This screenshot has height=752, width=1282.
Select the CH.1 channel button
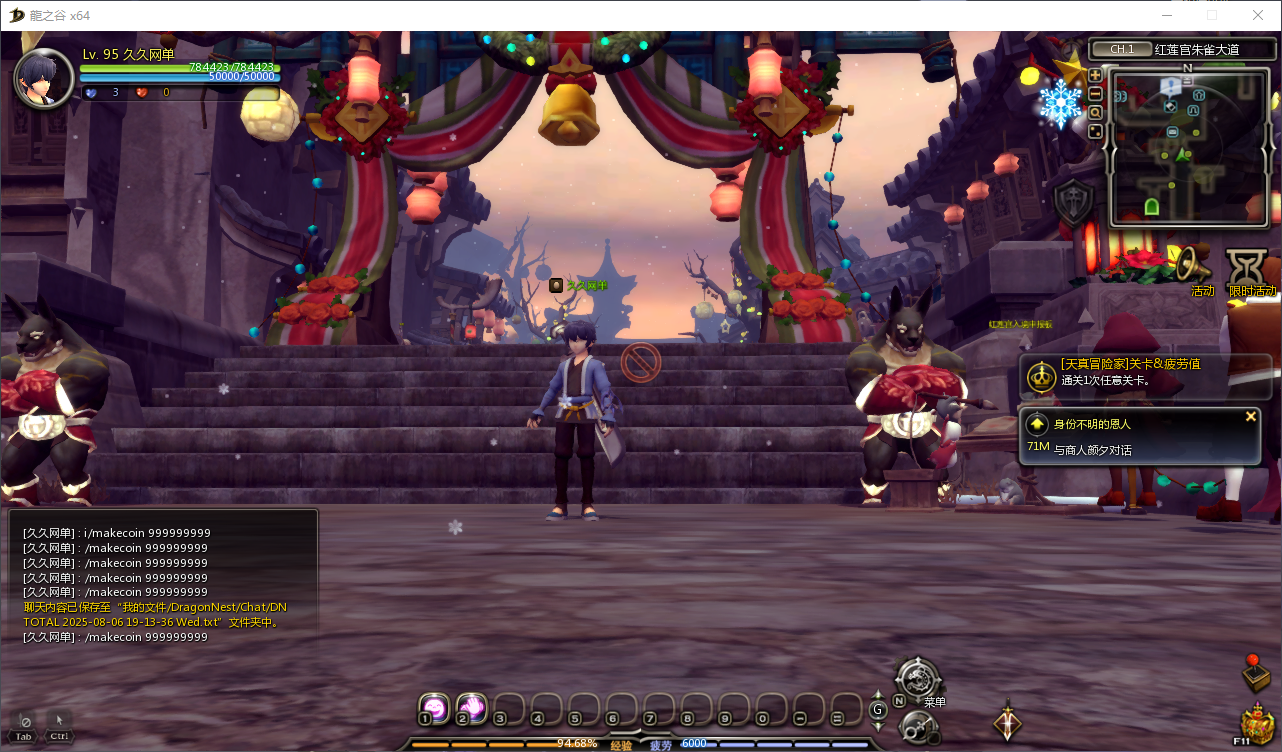pyautogui.click(x=1121, y=49)
